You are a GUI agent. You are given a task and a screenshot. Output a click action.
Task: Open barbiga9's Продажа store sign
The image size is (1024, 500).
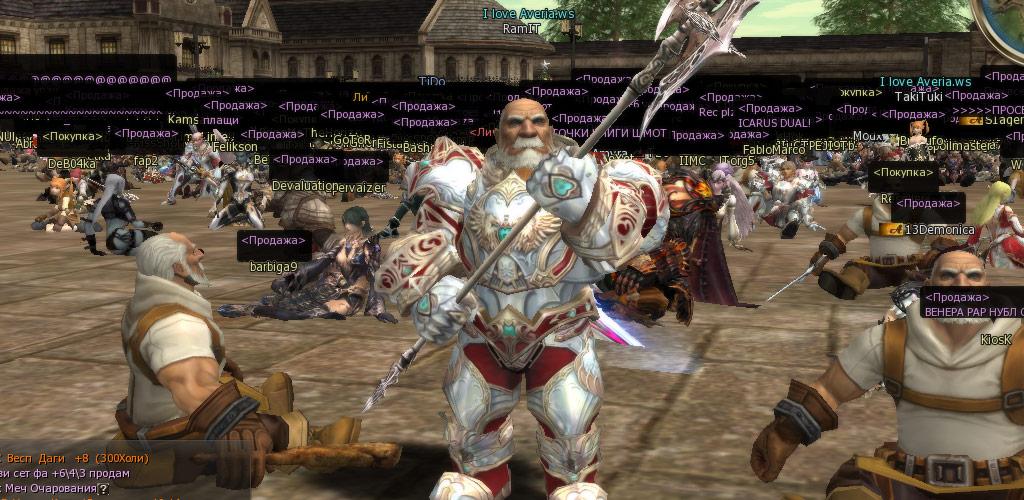click(x=274, y=241)
